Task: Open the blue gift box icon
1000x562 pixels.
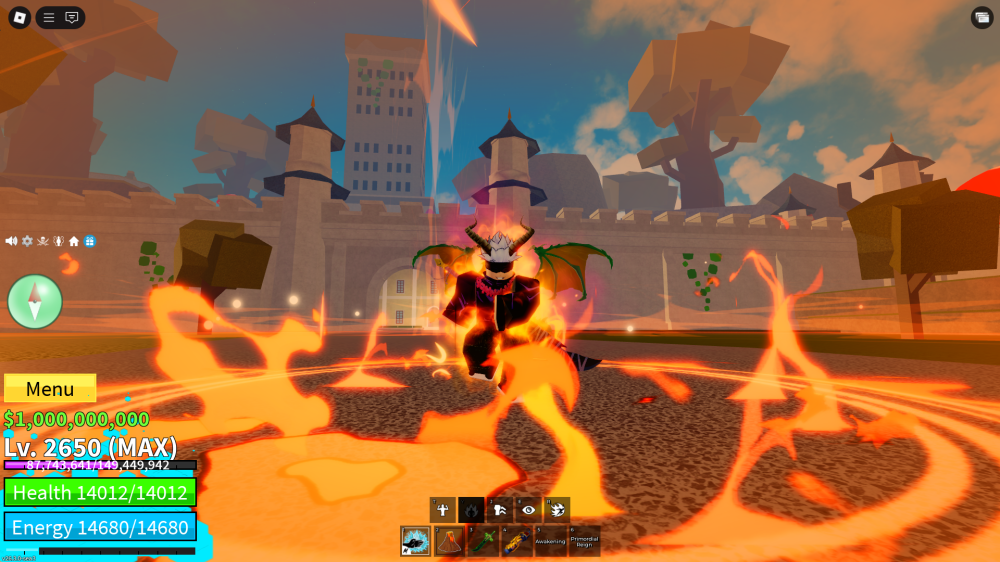Action: point(90,241)
